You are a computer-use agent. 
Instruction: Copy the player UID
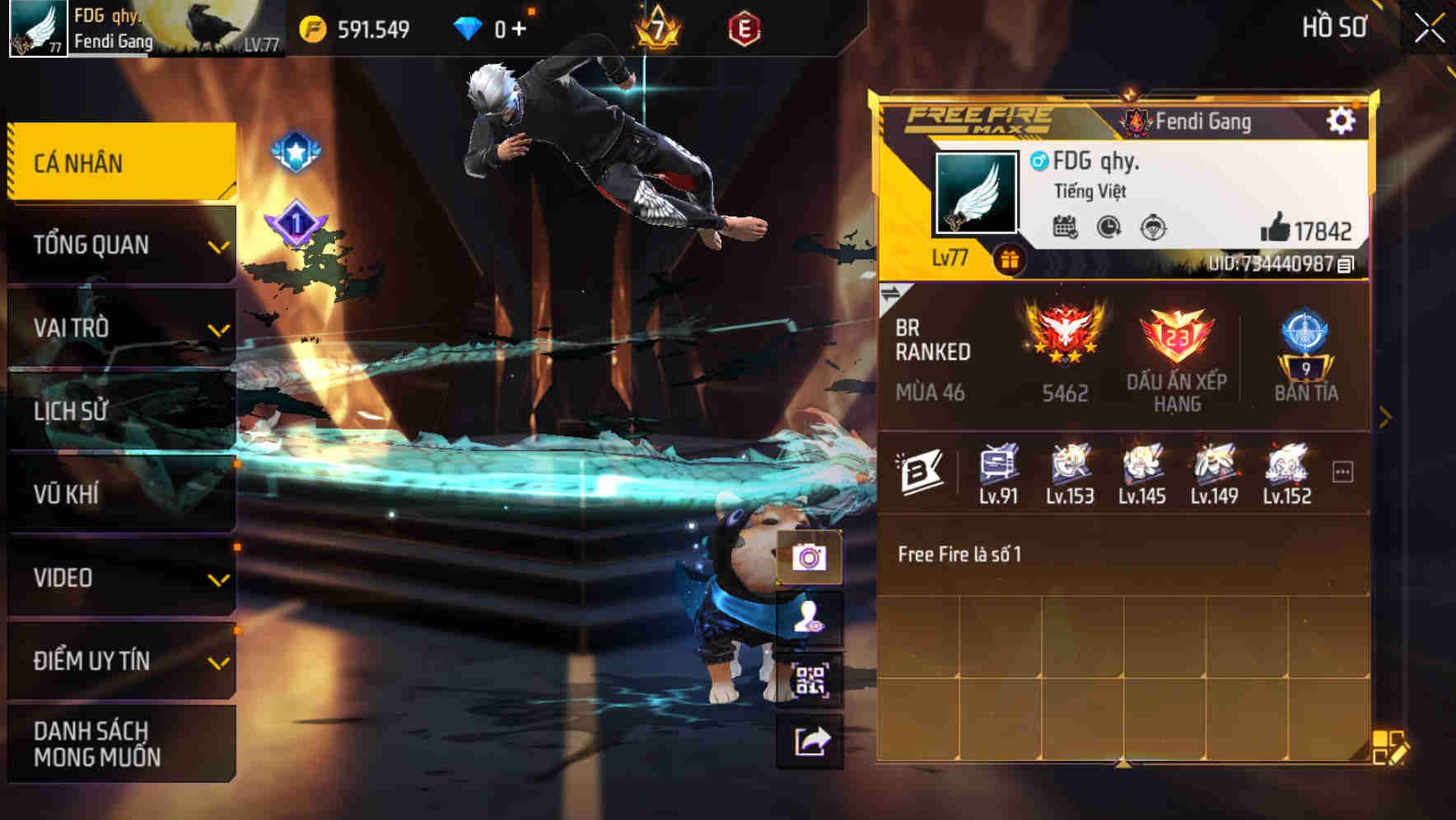[1346, 264]
